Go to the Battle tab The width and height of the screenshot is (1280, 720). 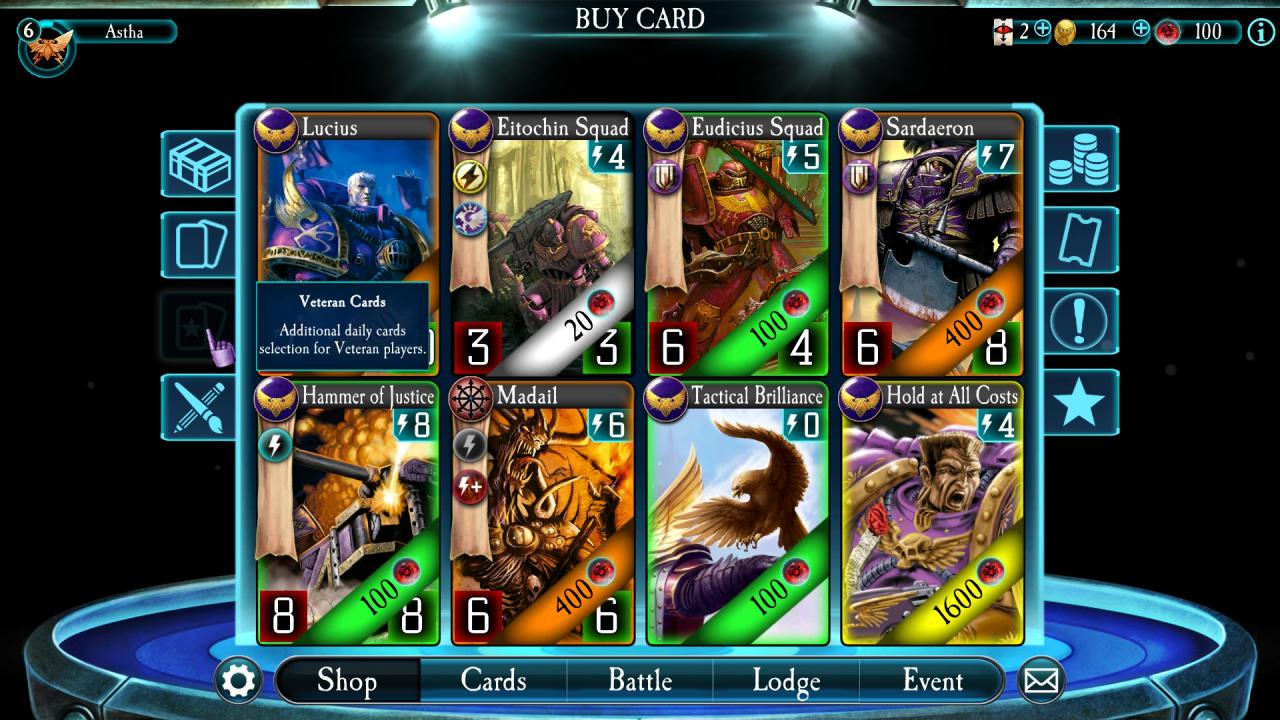(640, 681)
